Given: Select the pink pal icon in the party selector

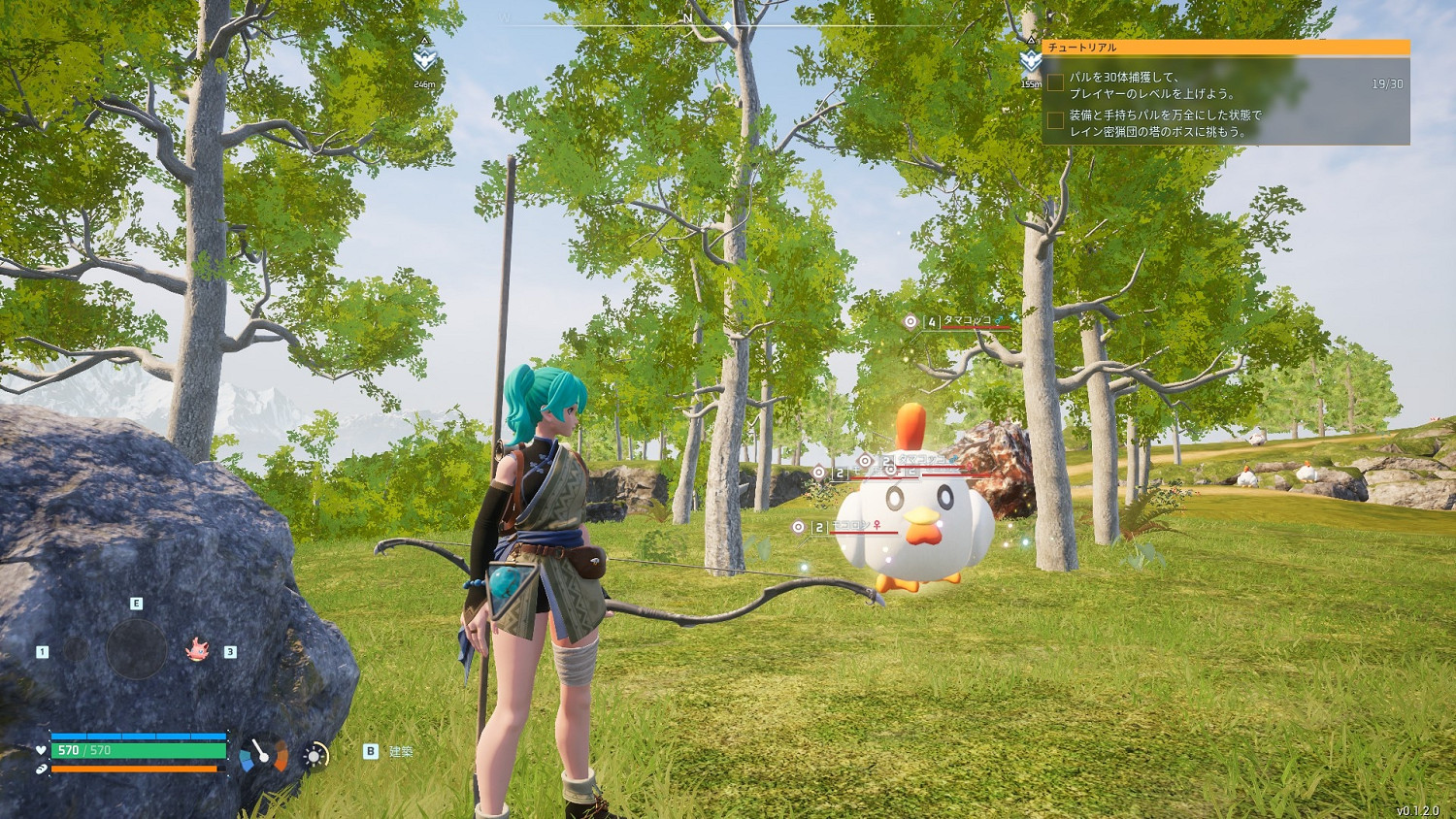Looking at the screenshot, I should point(198,649).
